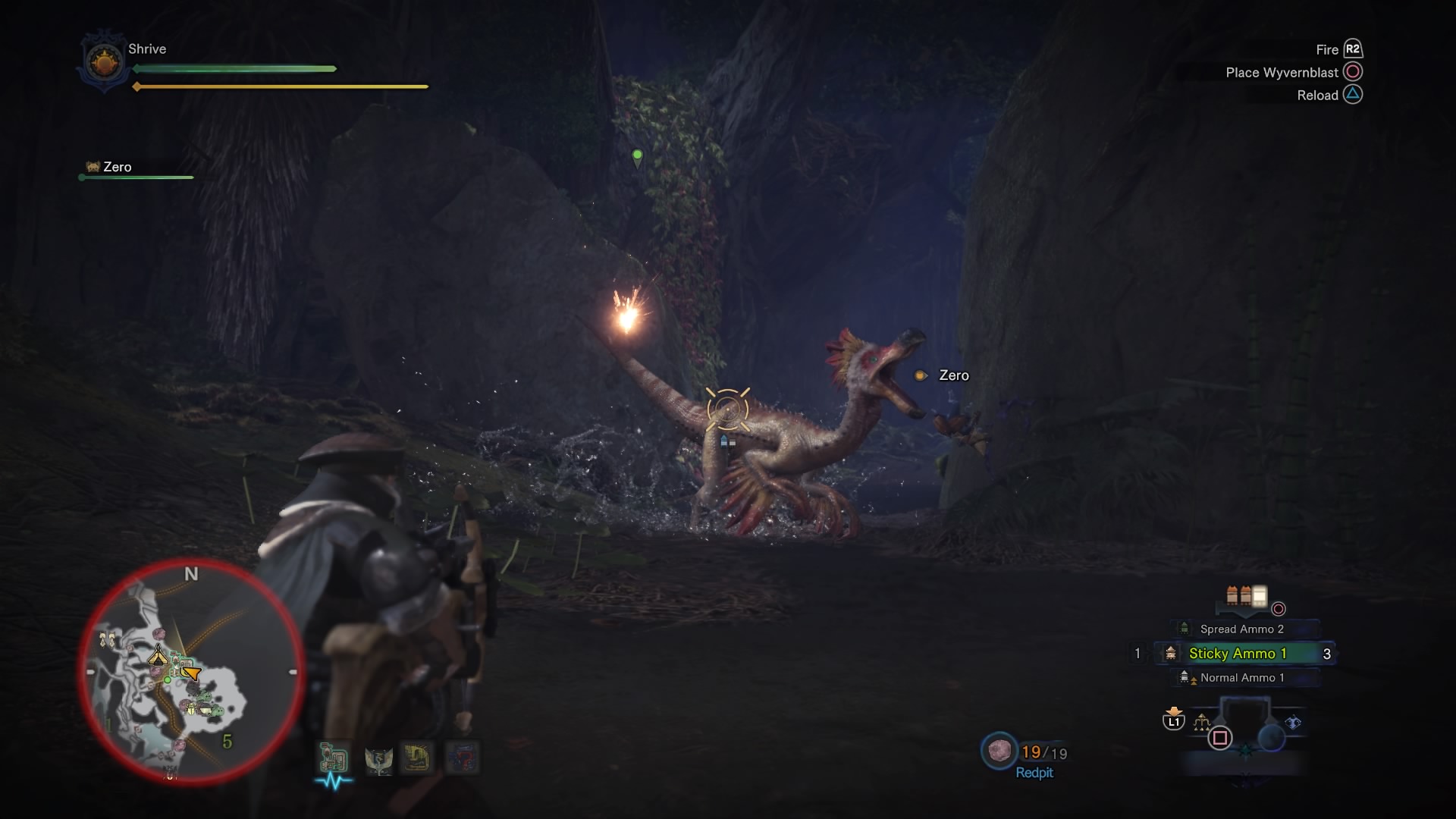Click the hunter emblem beside Shrive

tap(104, 61)
